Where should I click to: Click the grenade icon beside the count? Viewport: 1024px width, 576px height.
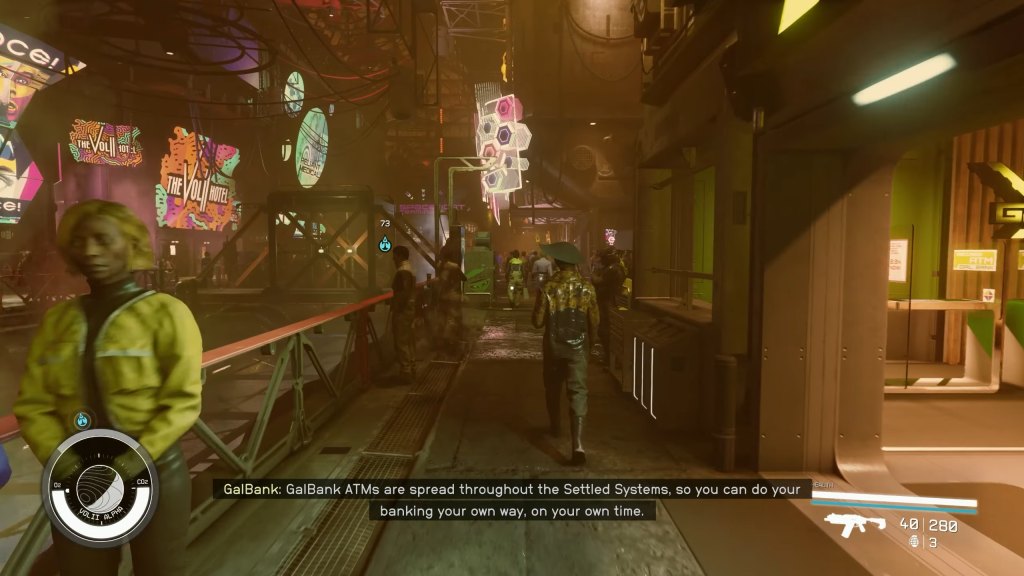click(913, 542)
